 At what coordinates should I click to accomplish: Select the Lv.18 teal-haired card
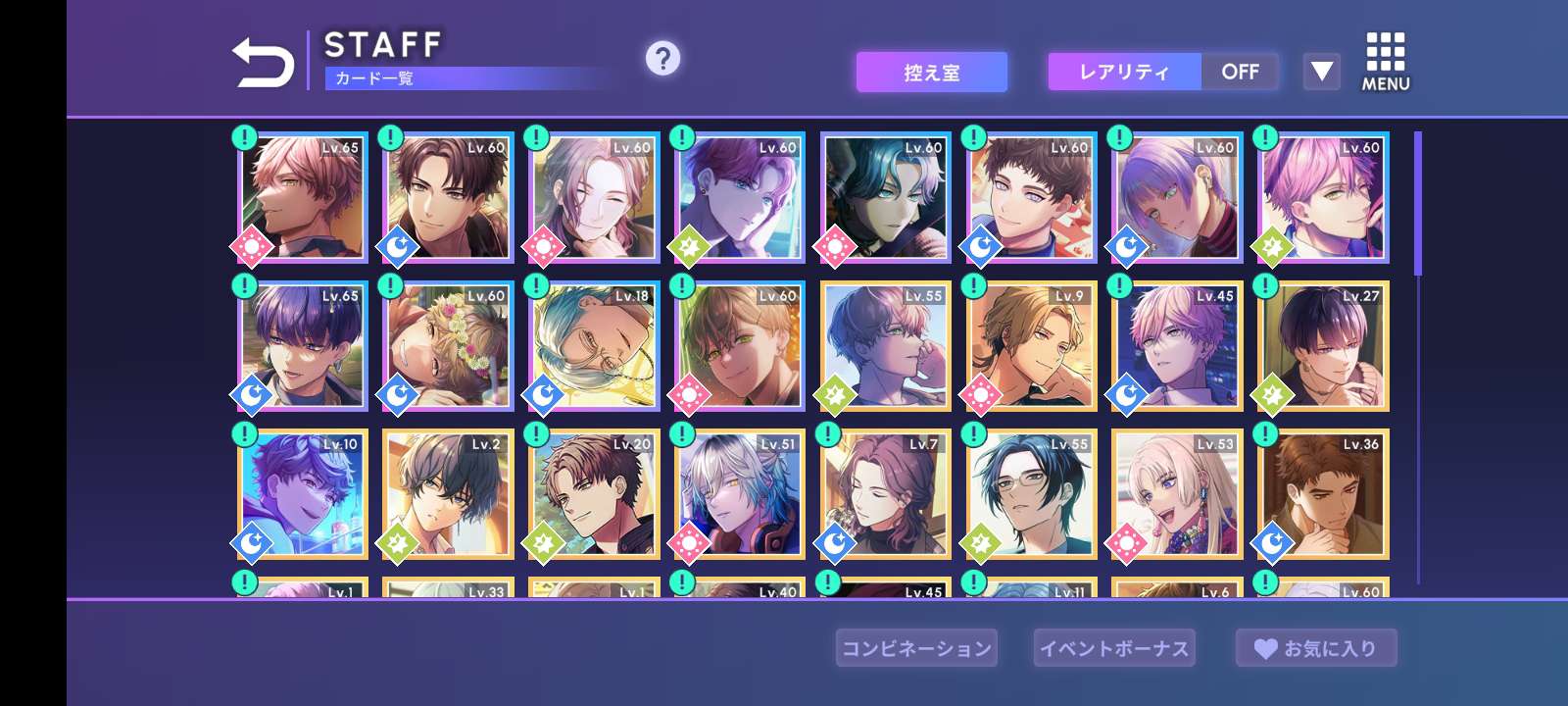[x=594, y=345]
